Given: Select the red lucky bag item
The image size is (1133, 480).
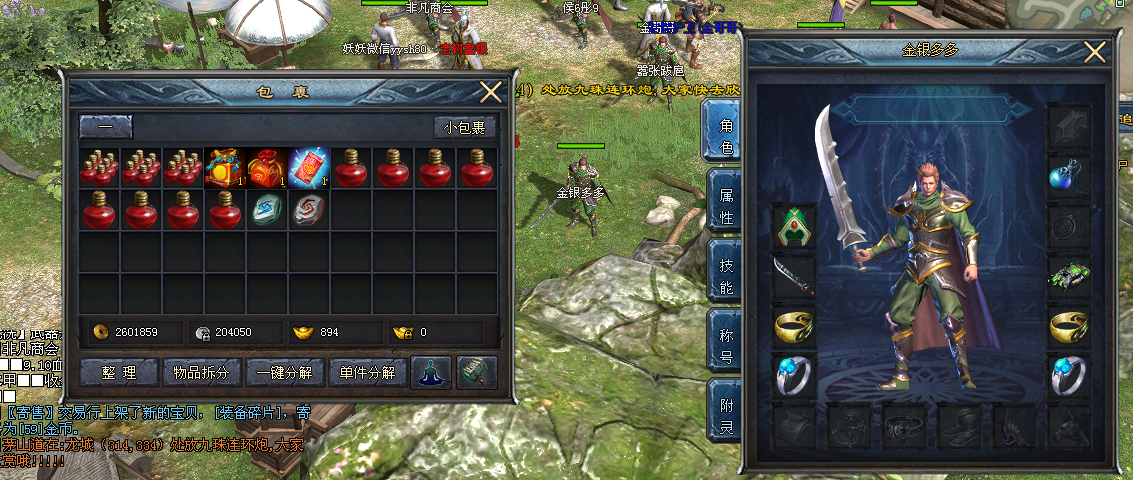Looking at the screenshot, I should click(x=268, y=168).
